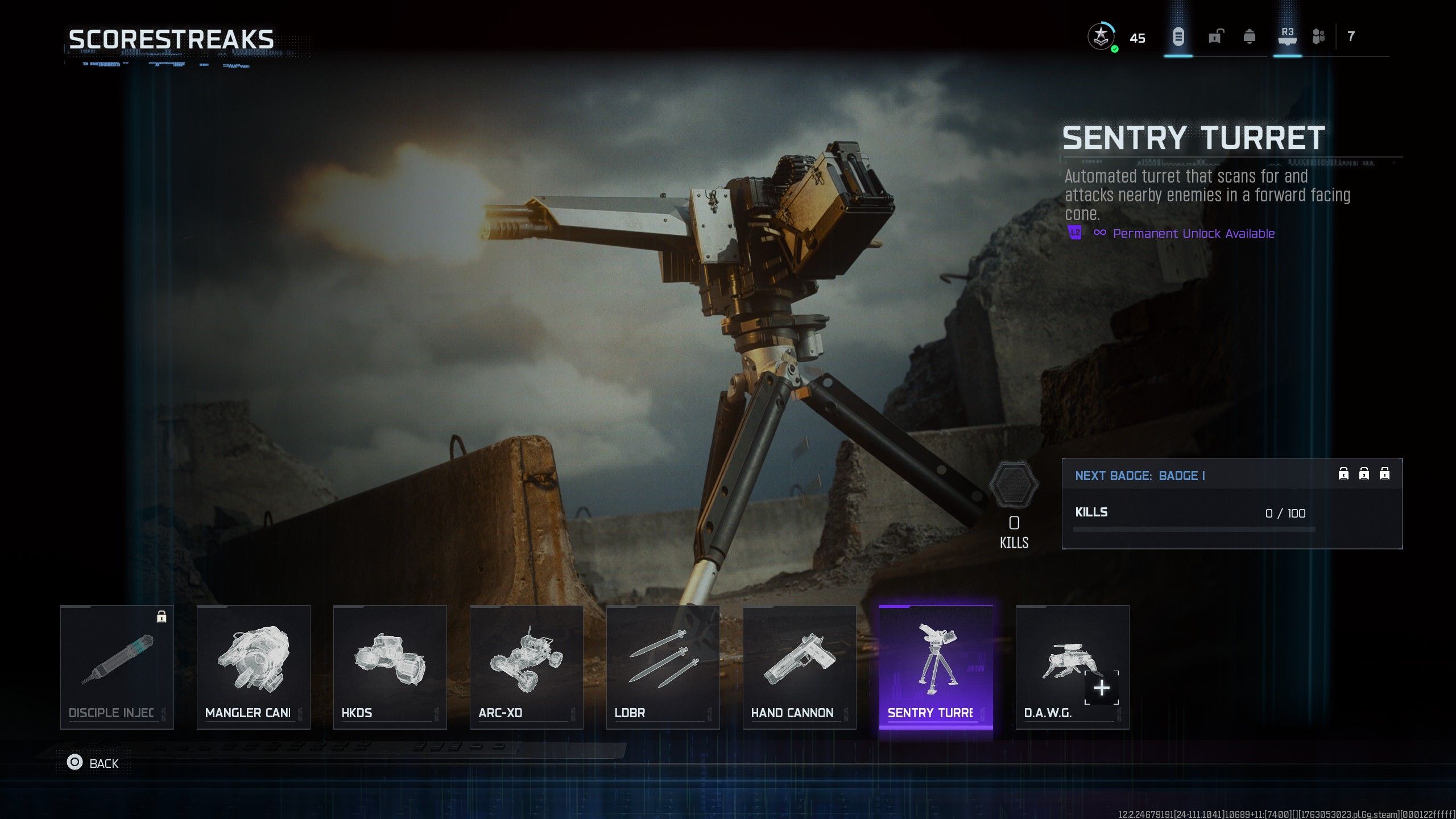Choose the Hand Cannon scorestreak
The height and width of the screenshot is (819, 1456).
click(800, 667)
